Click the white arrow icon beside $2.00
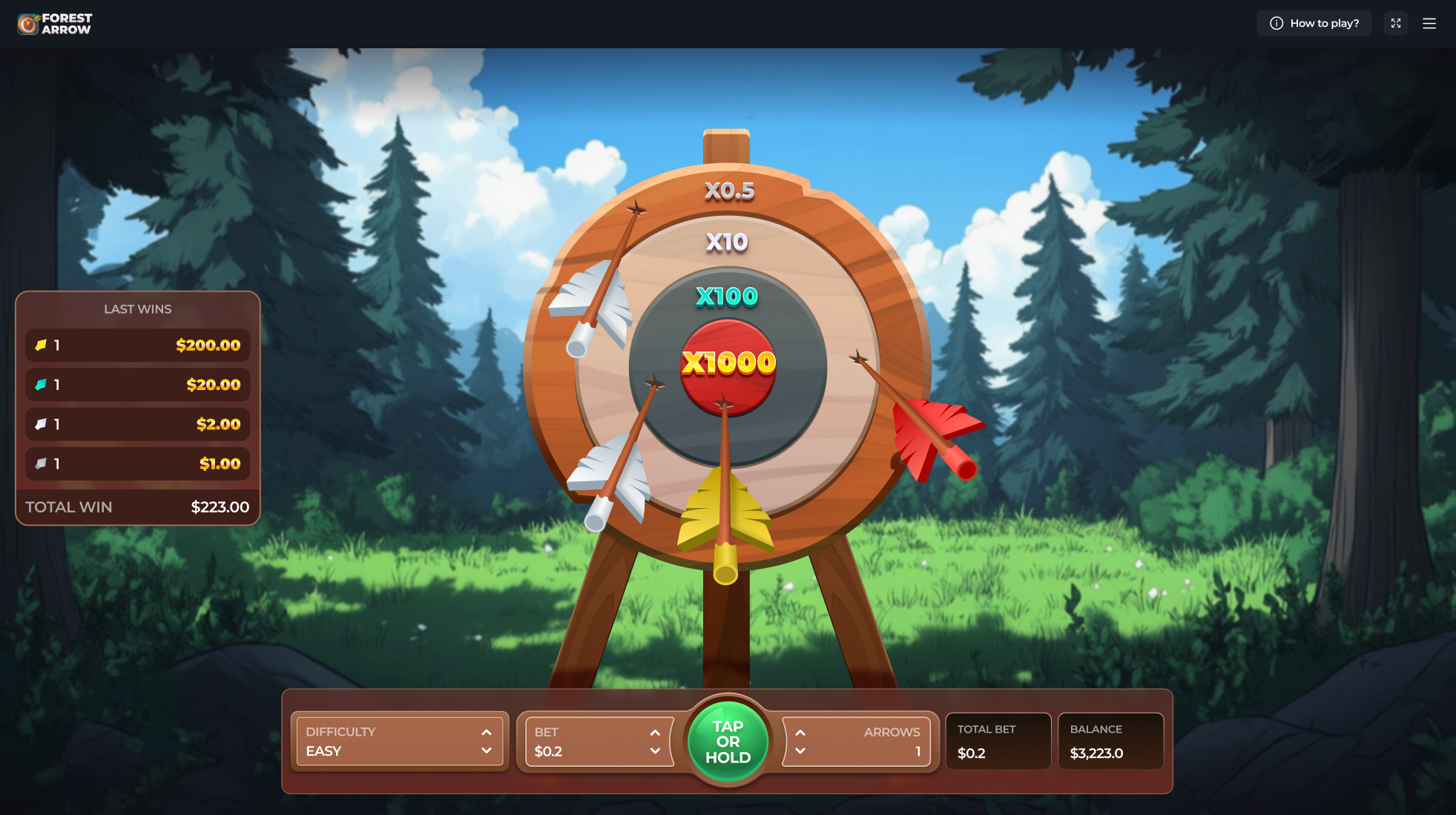Viewport: 1456px width, 815px height. coord(42,423)
